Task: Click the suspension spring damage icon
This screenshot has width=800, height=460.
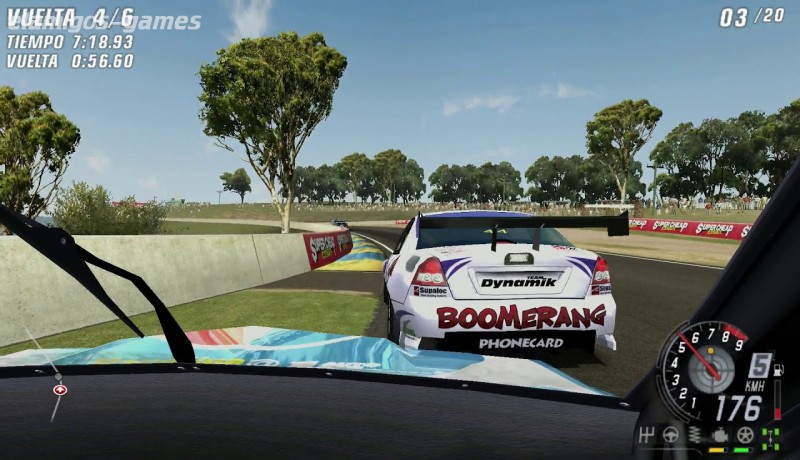Action: pos(695,435)
